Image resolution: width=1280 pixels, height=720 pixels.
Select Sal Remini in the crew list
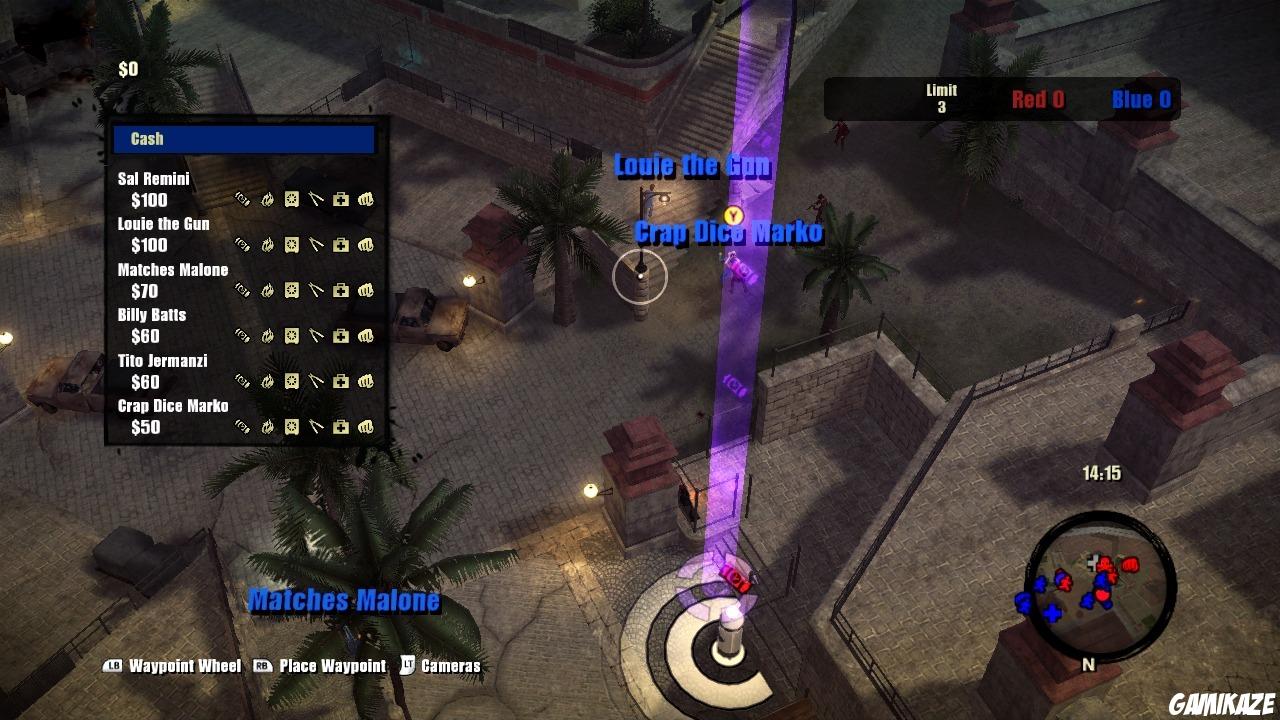(x=154, y=179)
